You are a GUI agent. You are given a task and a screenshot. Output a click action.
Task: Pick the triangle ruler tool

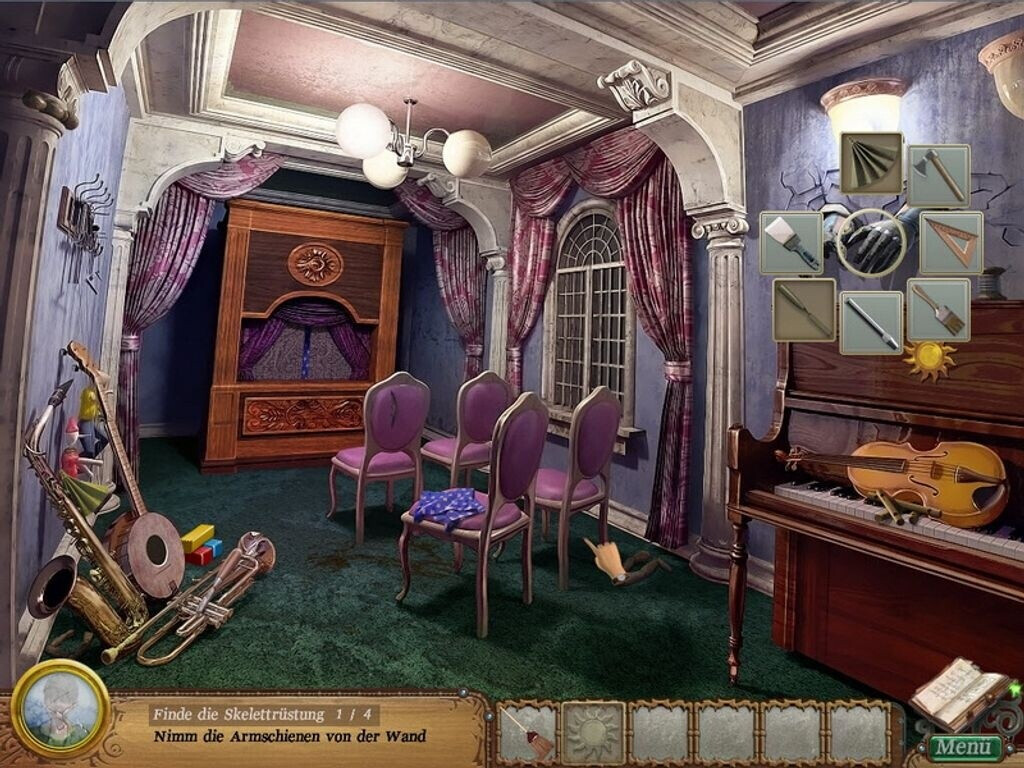click(951, 242)
